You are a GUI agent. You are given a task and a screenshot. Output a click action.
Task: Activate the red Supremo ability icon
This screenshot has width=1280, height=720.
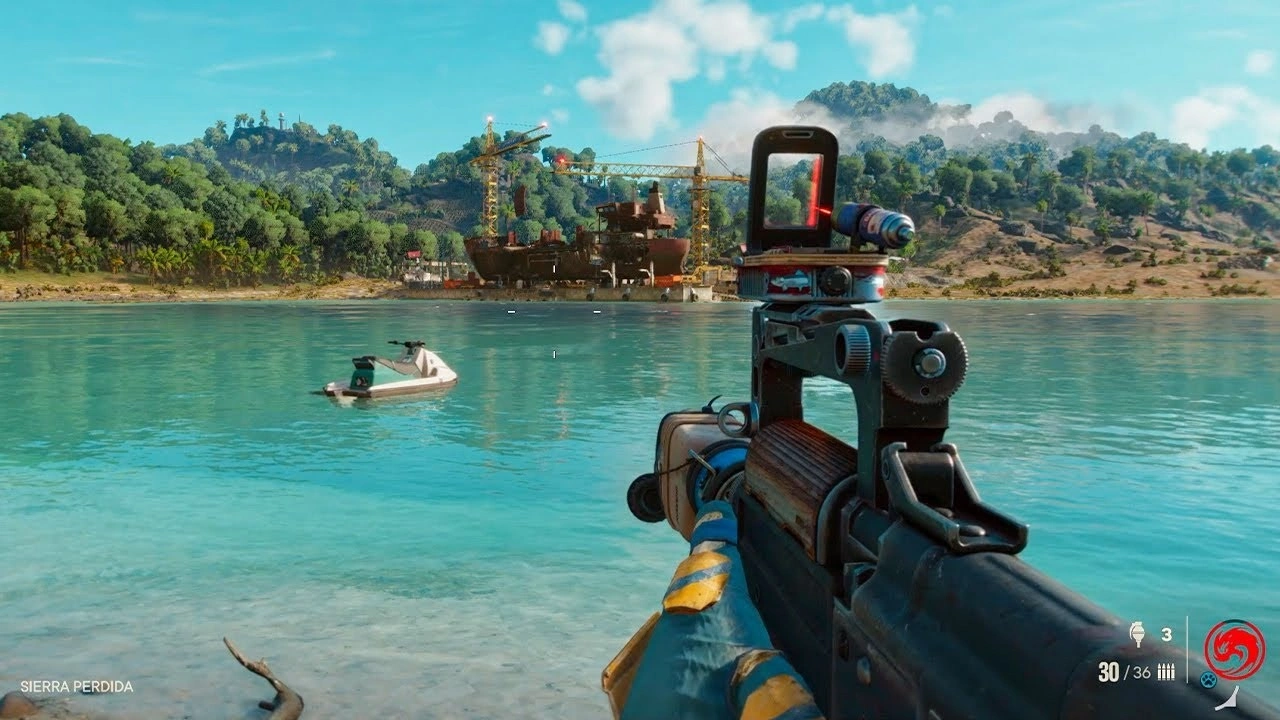click(x=1233, y=649)
